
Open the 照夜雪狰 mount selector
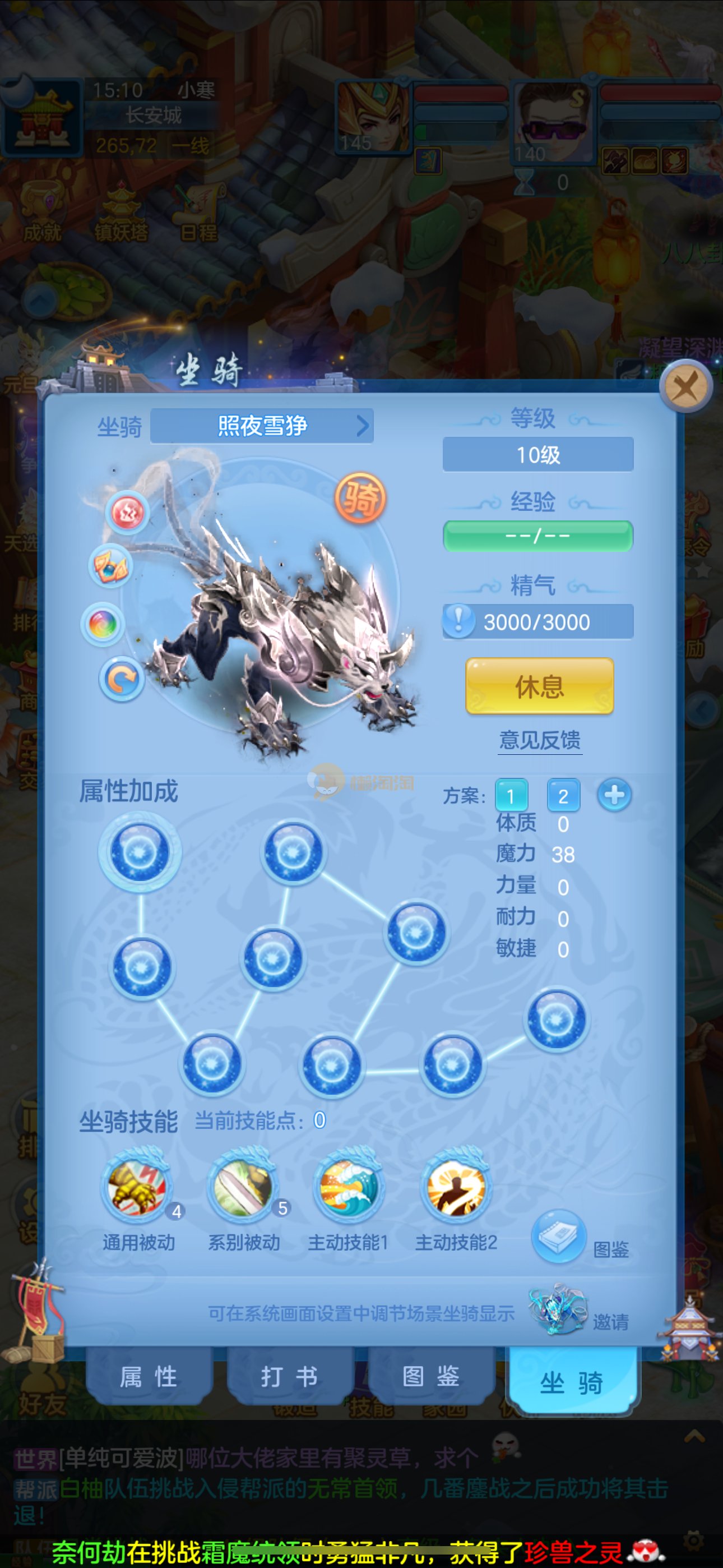262,426
